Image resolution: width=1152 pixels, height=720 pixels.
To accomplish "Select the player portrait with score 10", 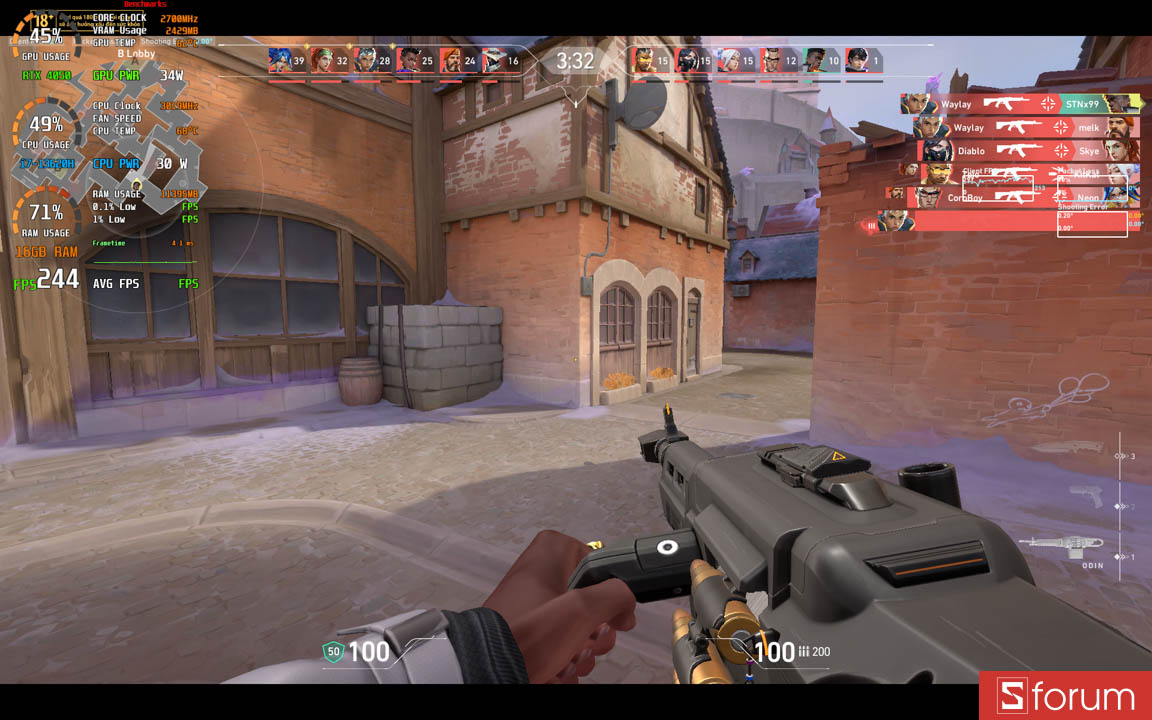I will click(x=815, y=61).
